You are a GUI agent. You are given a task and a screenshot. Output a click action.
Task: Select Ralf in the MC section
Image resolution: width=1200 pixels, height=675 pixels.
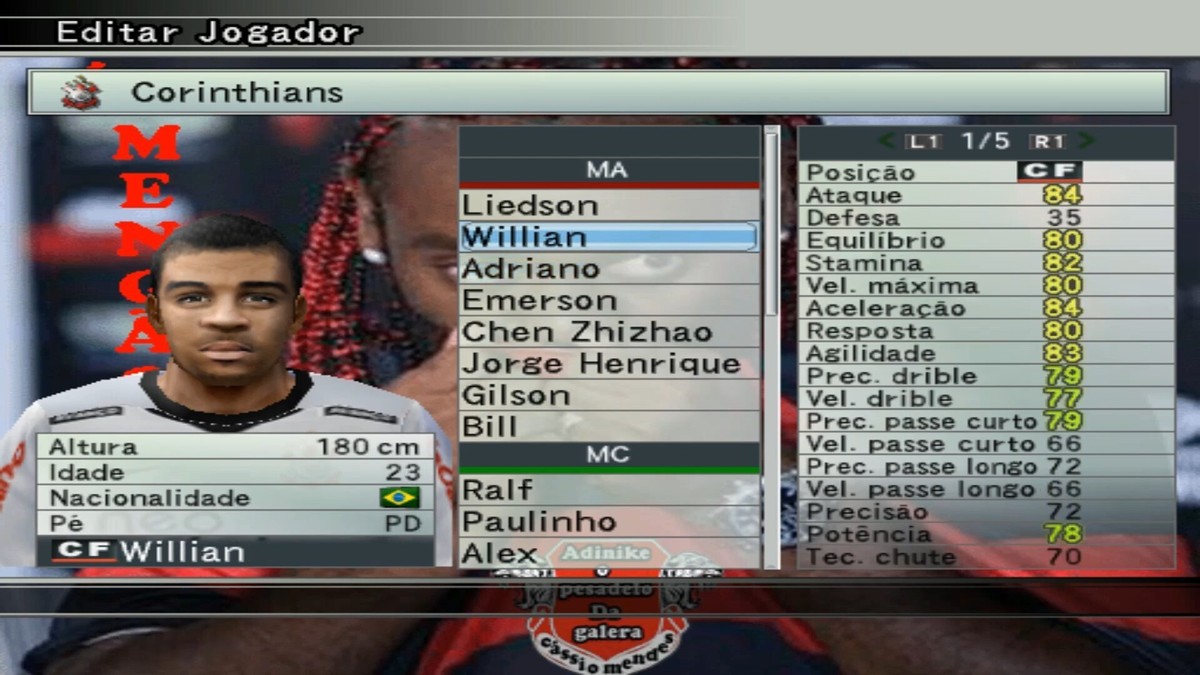[x=608, y=490]
